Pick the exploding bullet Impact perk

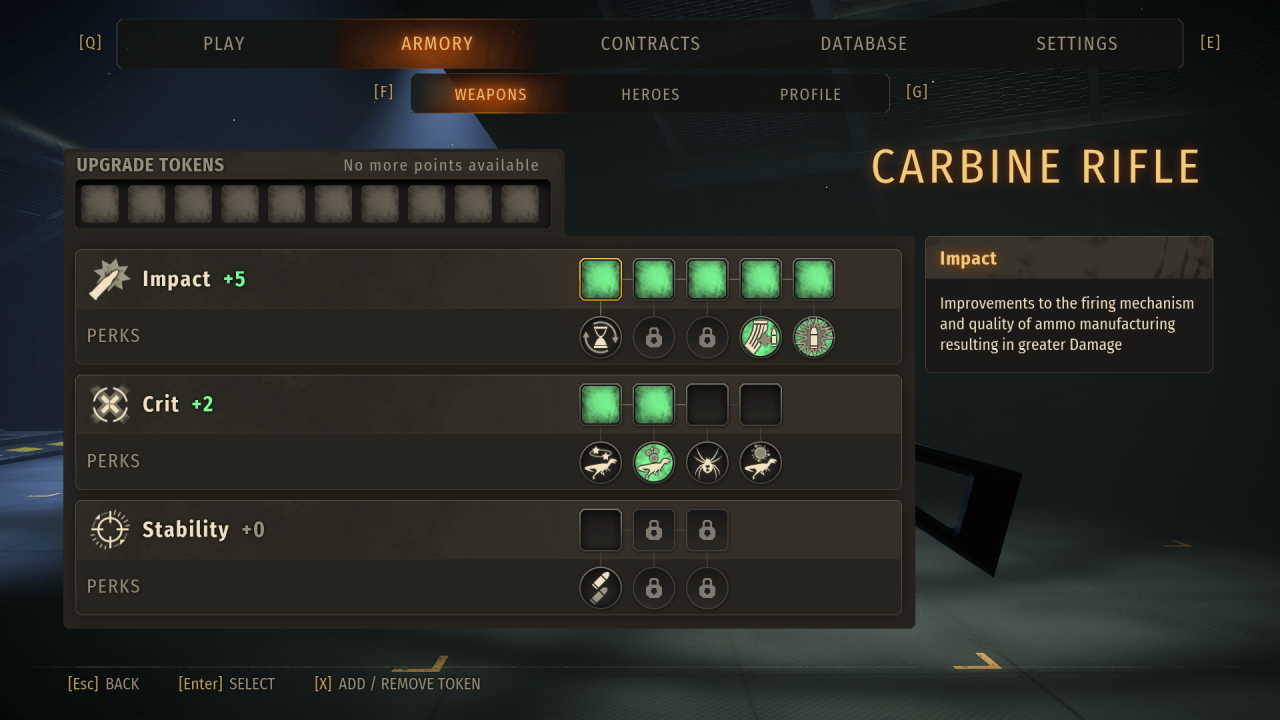(814, 337)
